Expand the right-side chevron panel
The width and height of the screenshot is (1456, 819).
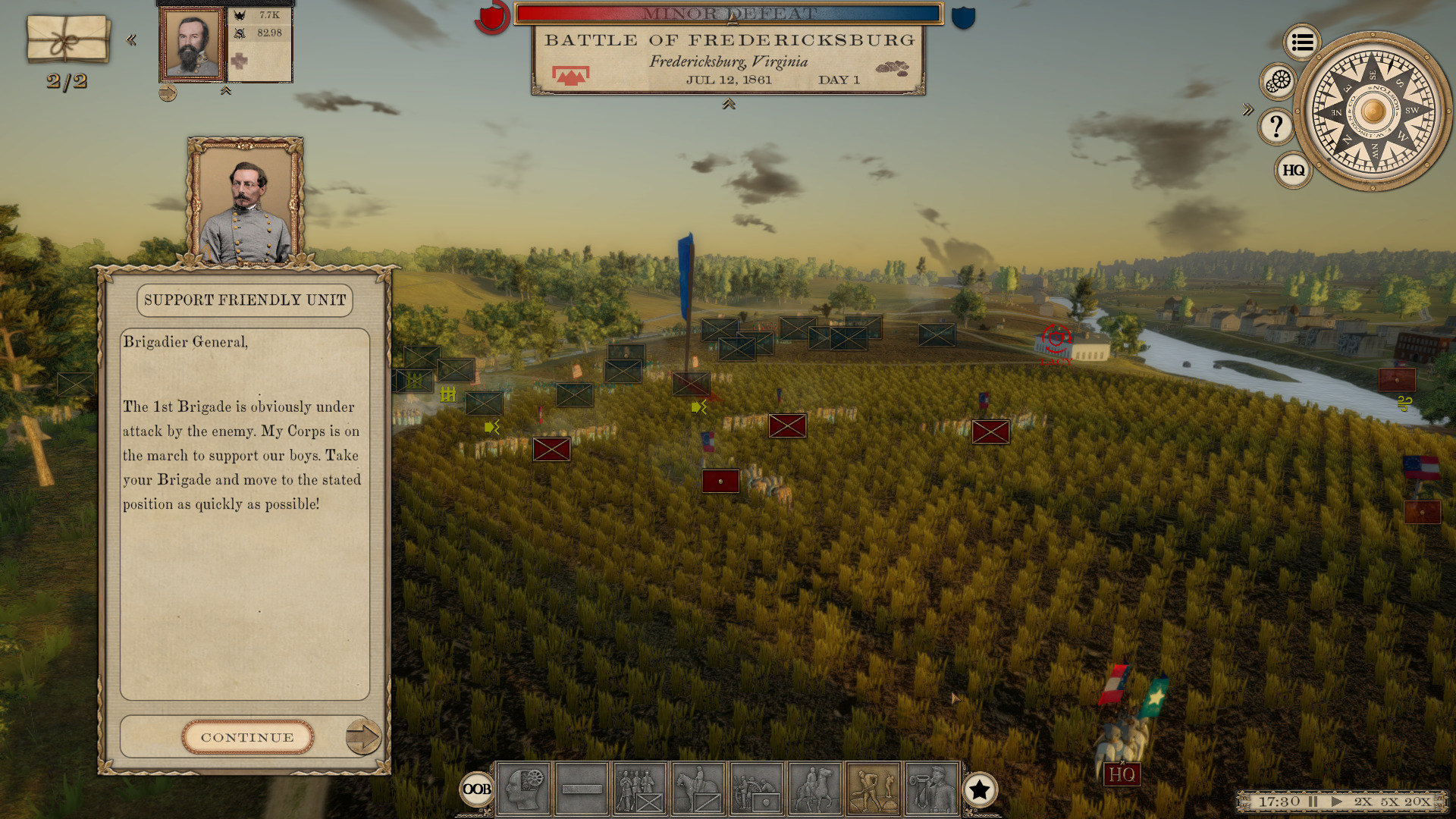(1247, 110)
